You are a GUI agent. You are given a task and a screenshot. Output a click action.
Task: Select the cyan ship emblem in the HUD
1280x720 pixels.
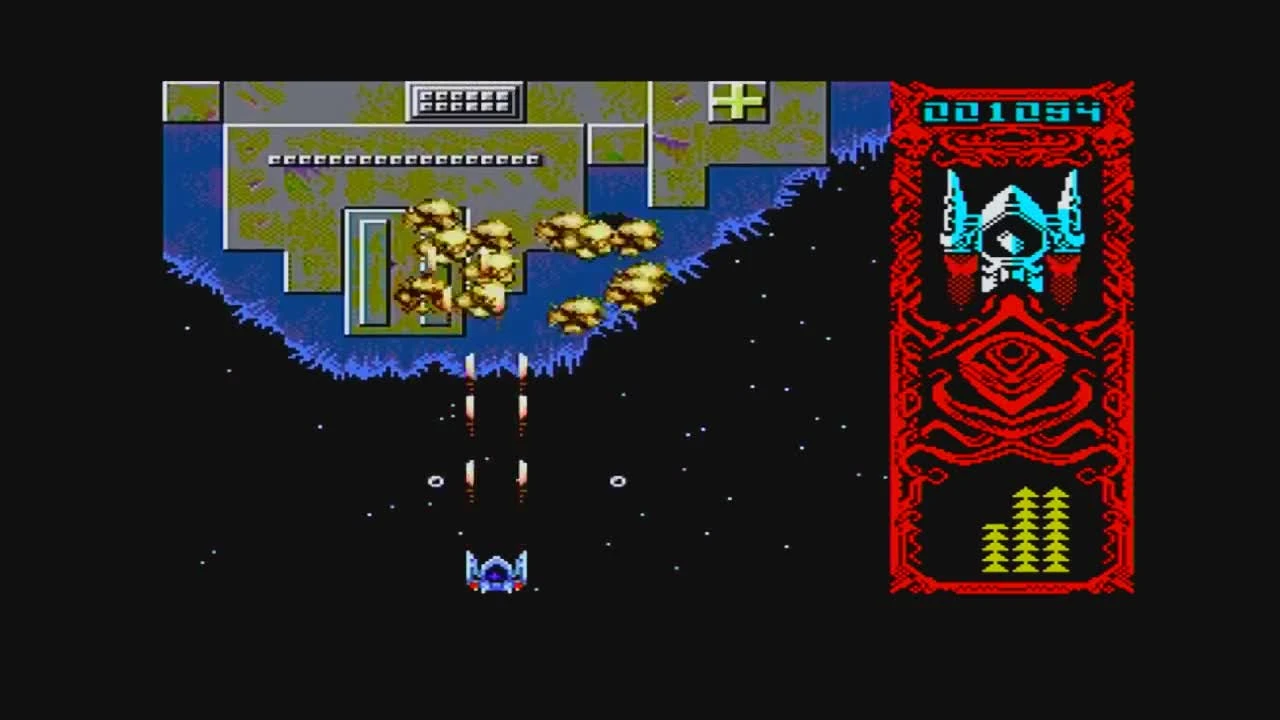pos(1010,230)
